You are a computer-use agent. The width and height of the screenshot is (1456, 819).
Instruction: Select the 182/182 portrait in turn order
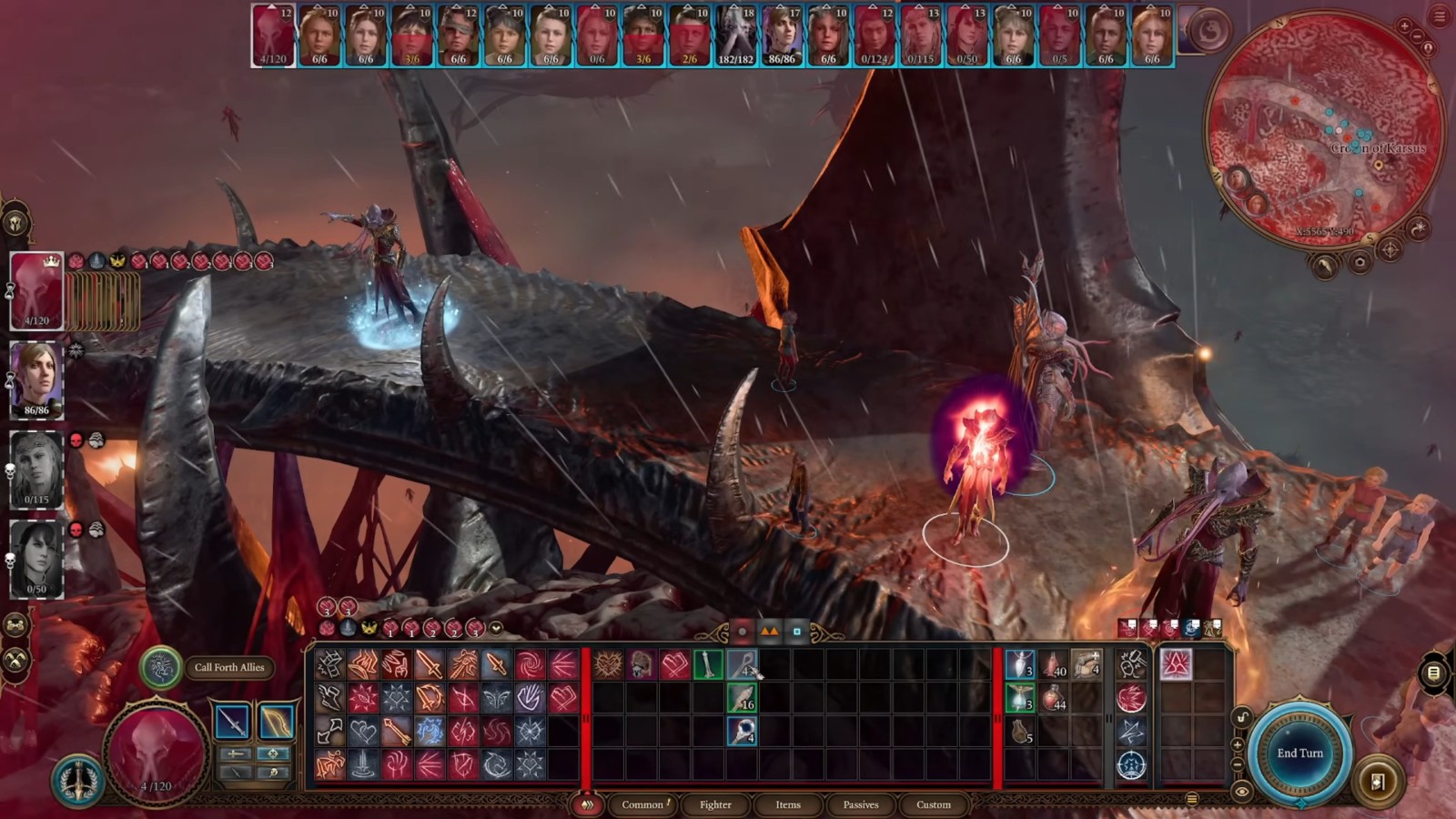pos(735,36)
